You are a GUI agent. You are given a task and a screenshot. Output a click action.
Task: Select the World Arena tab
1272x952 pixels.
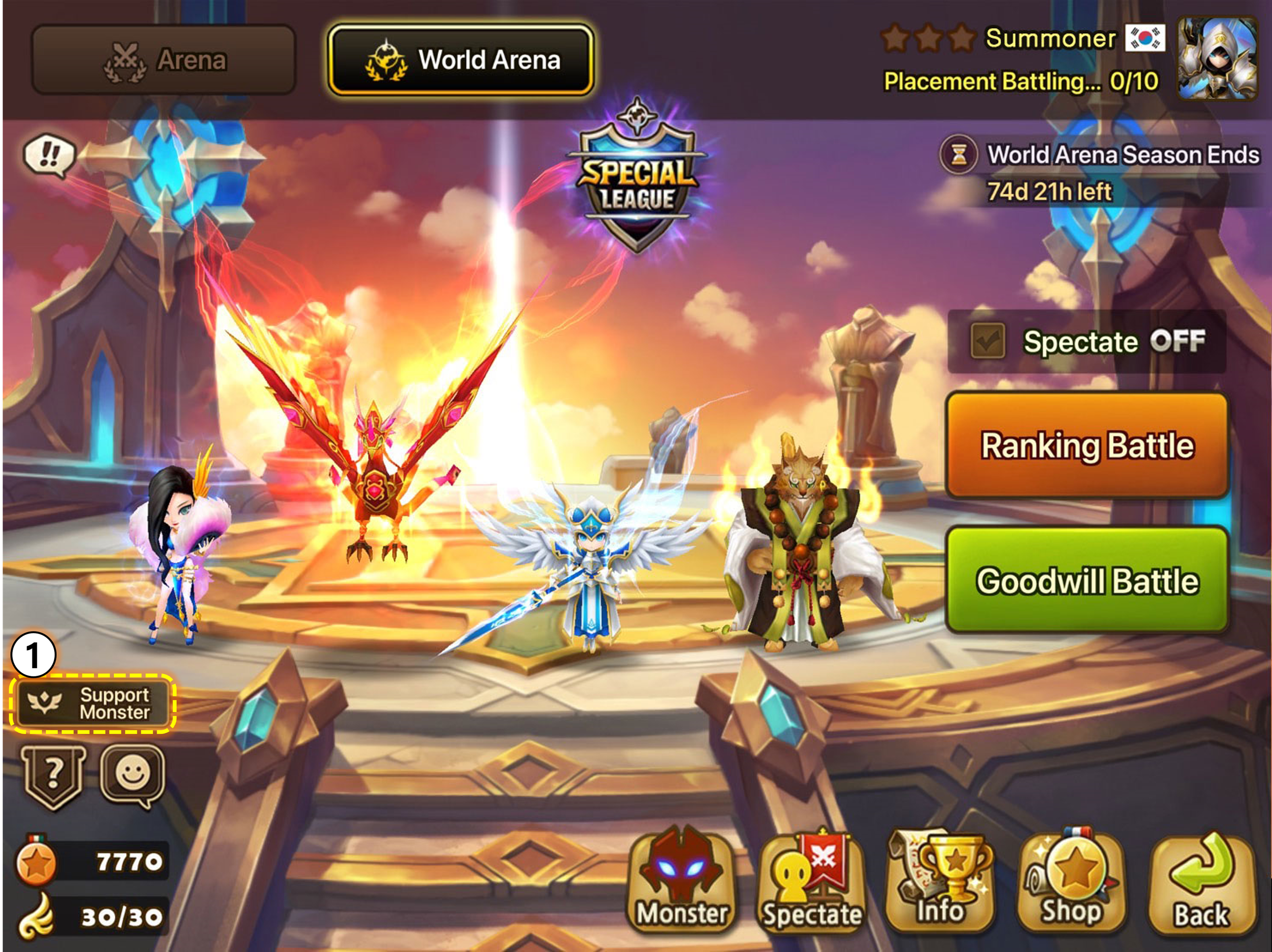point(461,60)
